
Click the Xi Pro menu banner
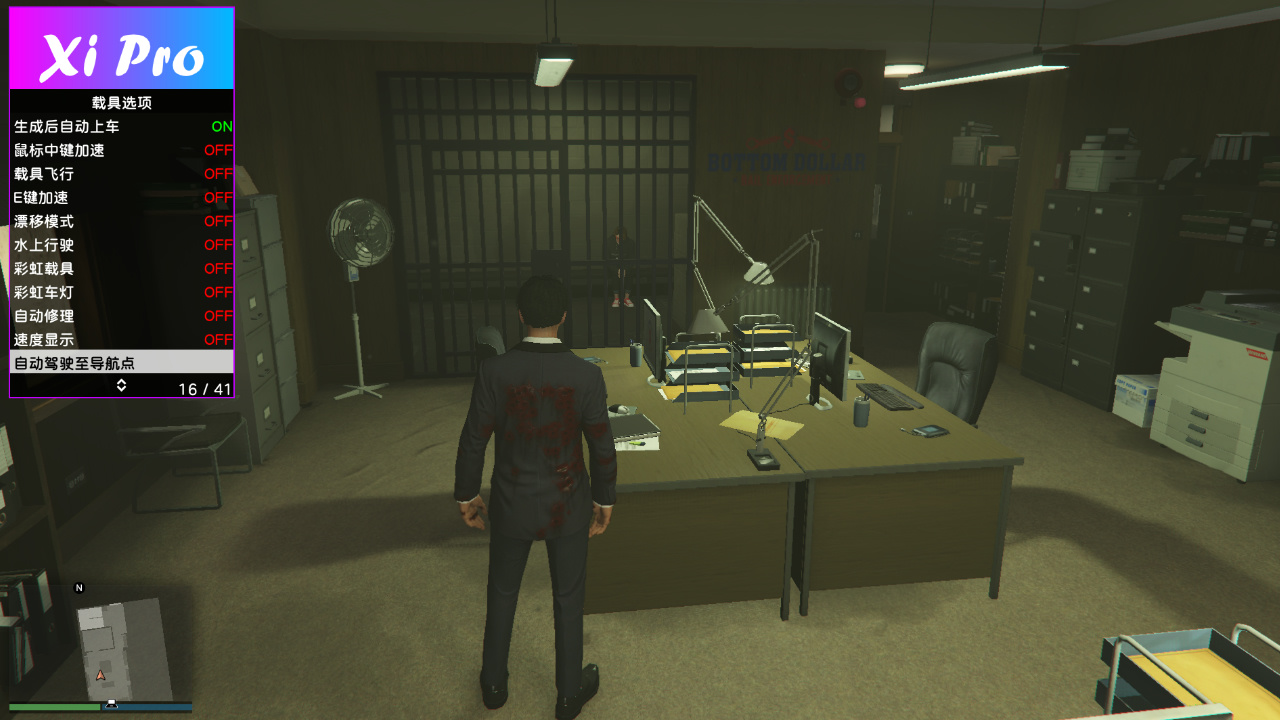coord(121,50)
